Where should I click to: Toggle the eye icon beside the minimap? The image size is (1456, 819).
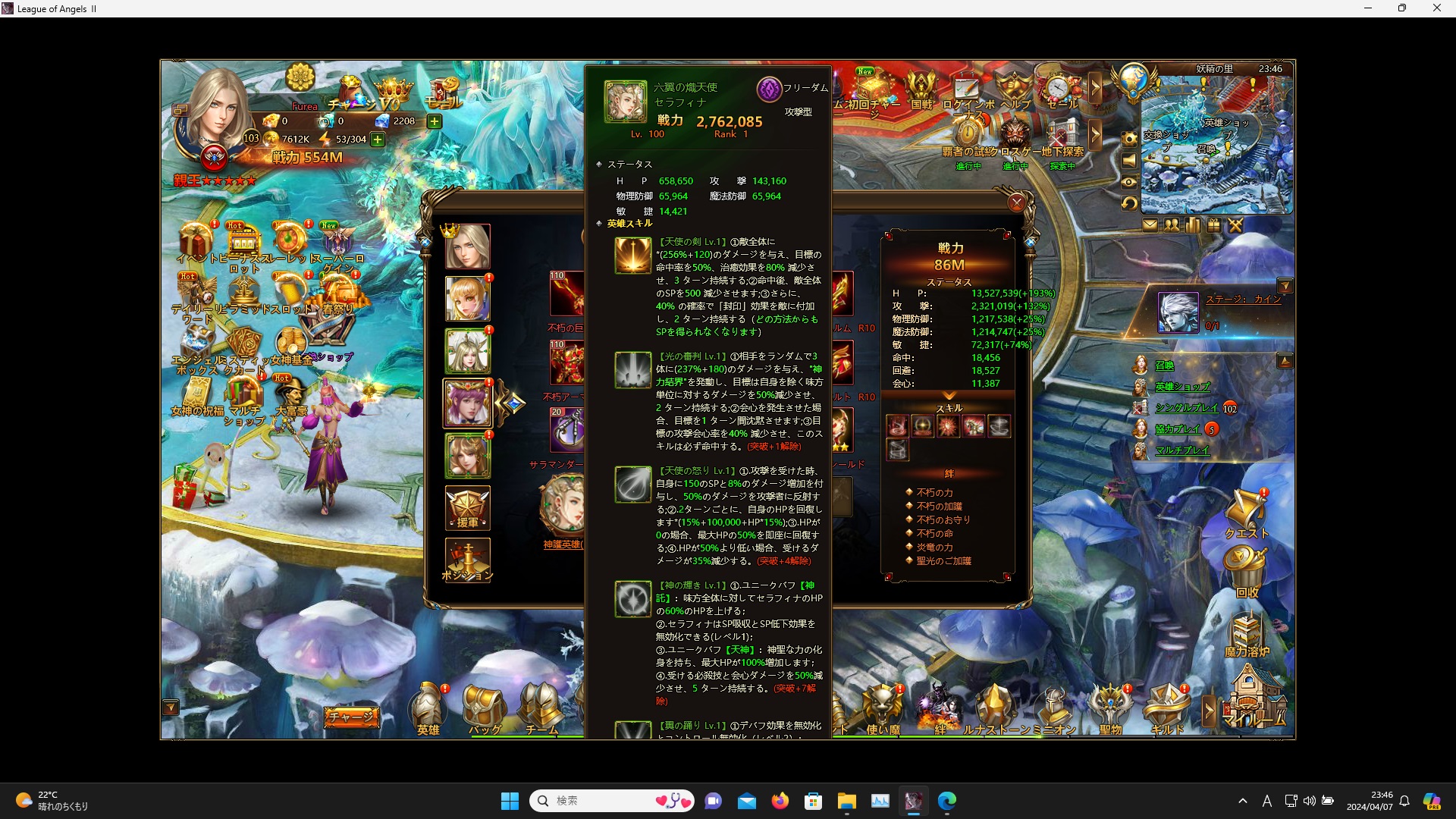[x=1130, y=182]
